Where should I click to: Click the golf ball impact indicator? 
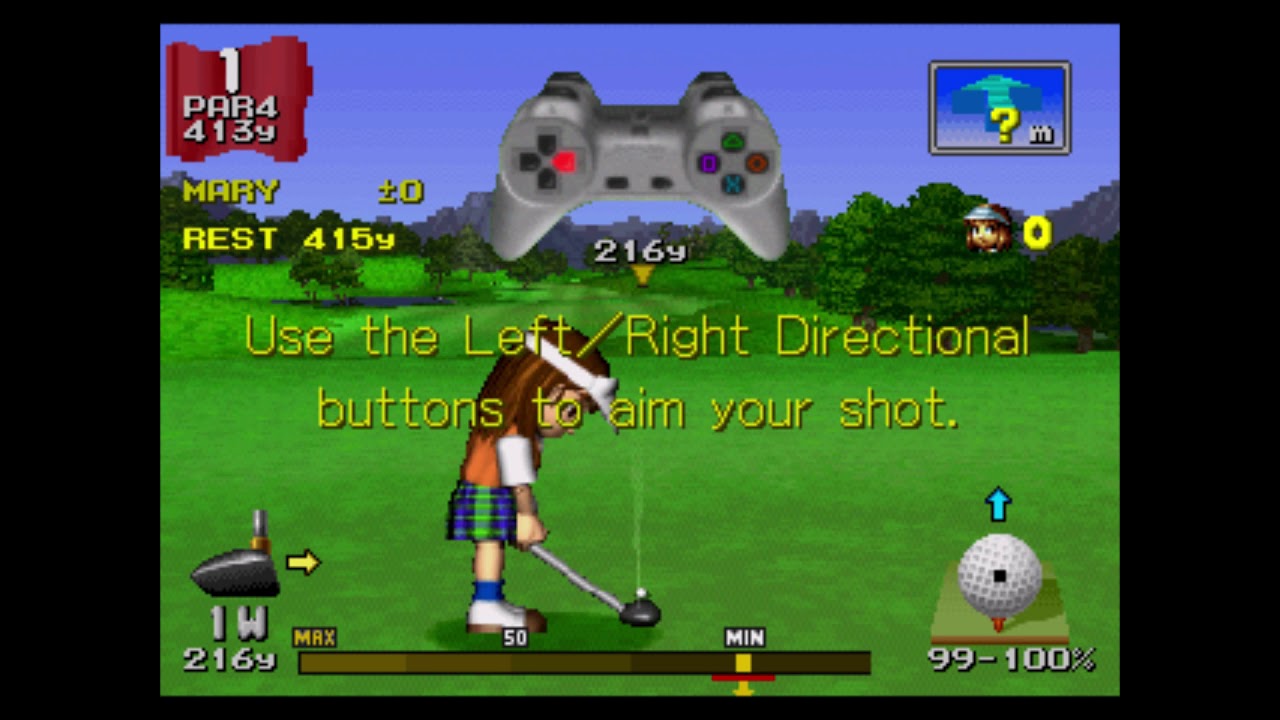(997, 577)
